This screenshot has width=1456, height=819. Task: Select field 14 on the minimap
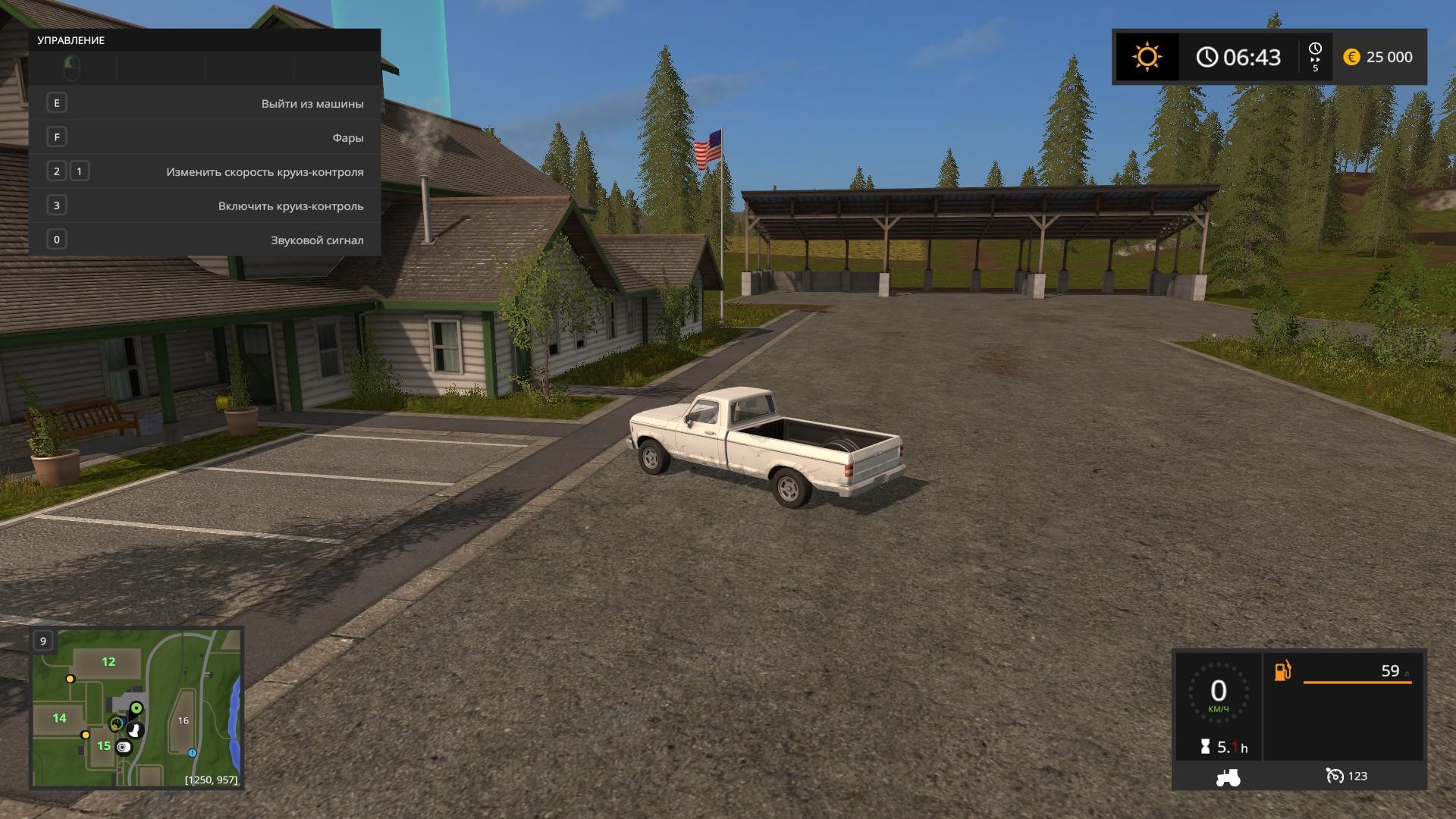click(x=59, y=718)
